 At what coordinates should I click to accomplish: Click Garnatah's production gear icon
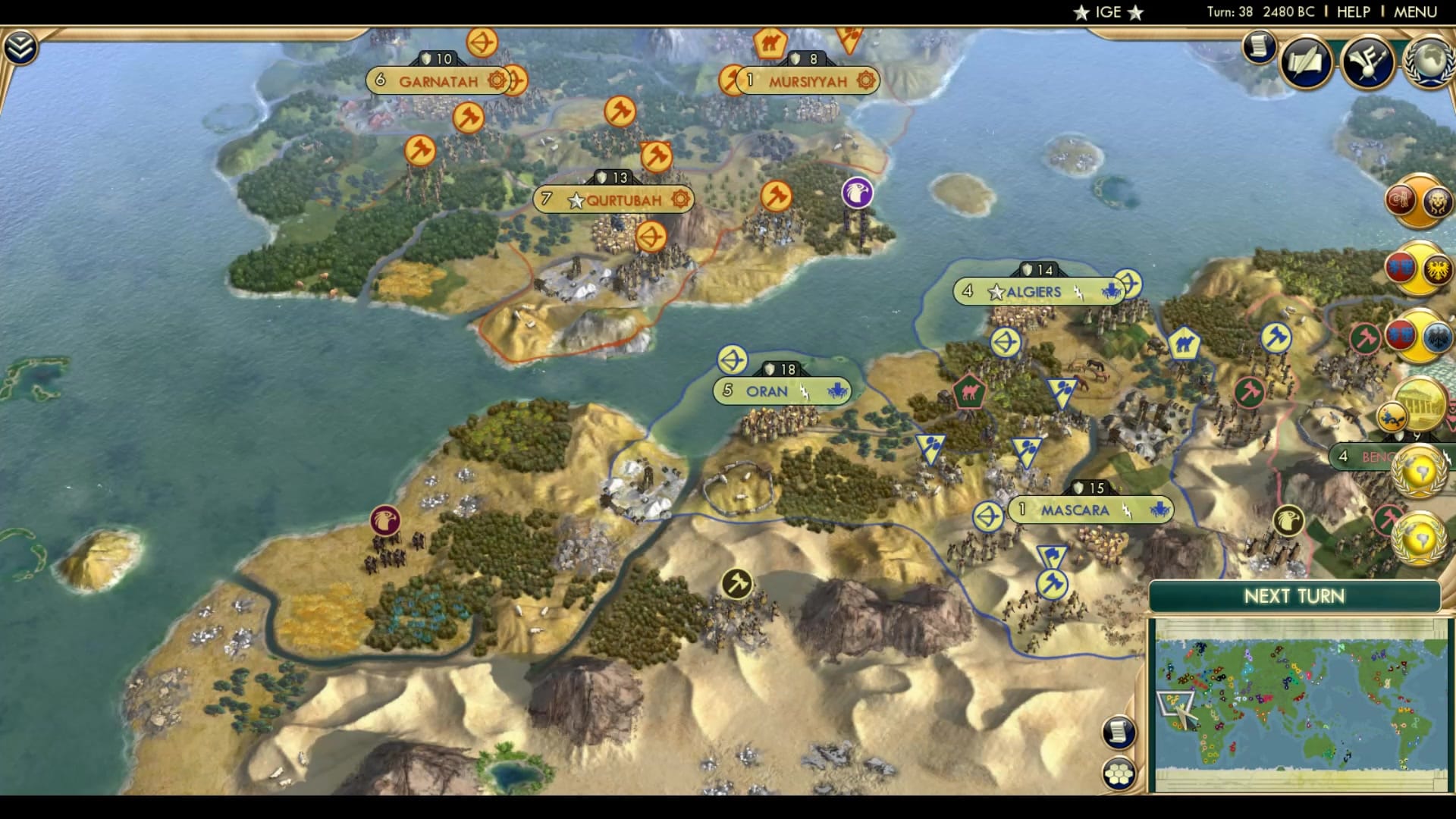[x=497, y=78]
